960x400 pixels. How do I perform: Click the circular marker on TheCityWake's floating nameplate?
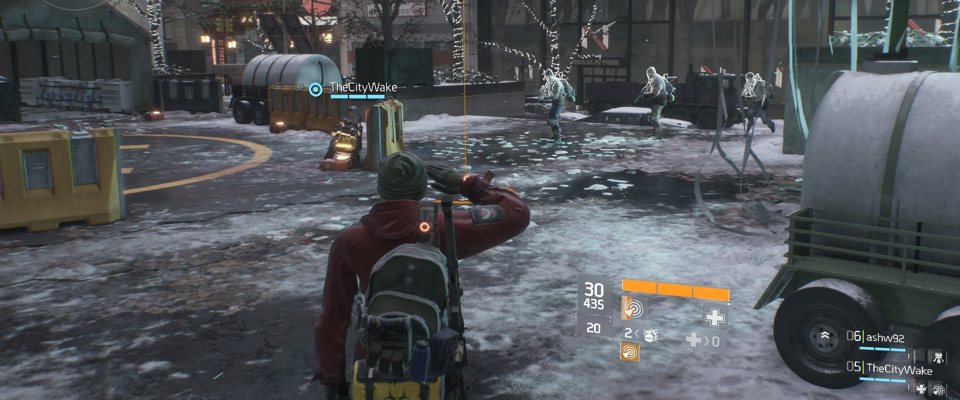pos(316,89)
